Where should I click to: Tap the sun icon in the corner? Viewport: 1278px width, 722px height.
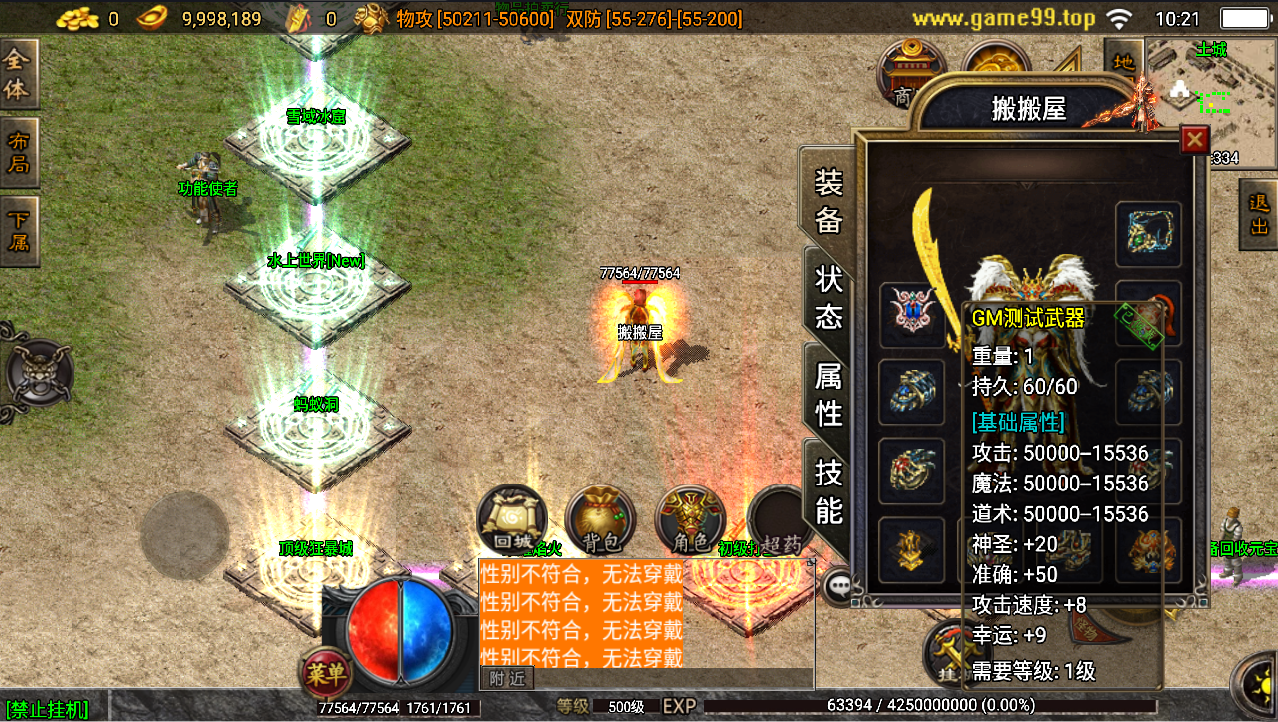[x=1260, y=690]
